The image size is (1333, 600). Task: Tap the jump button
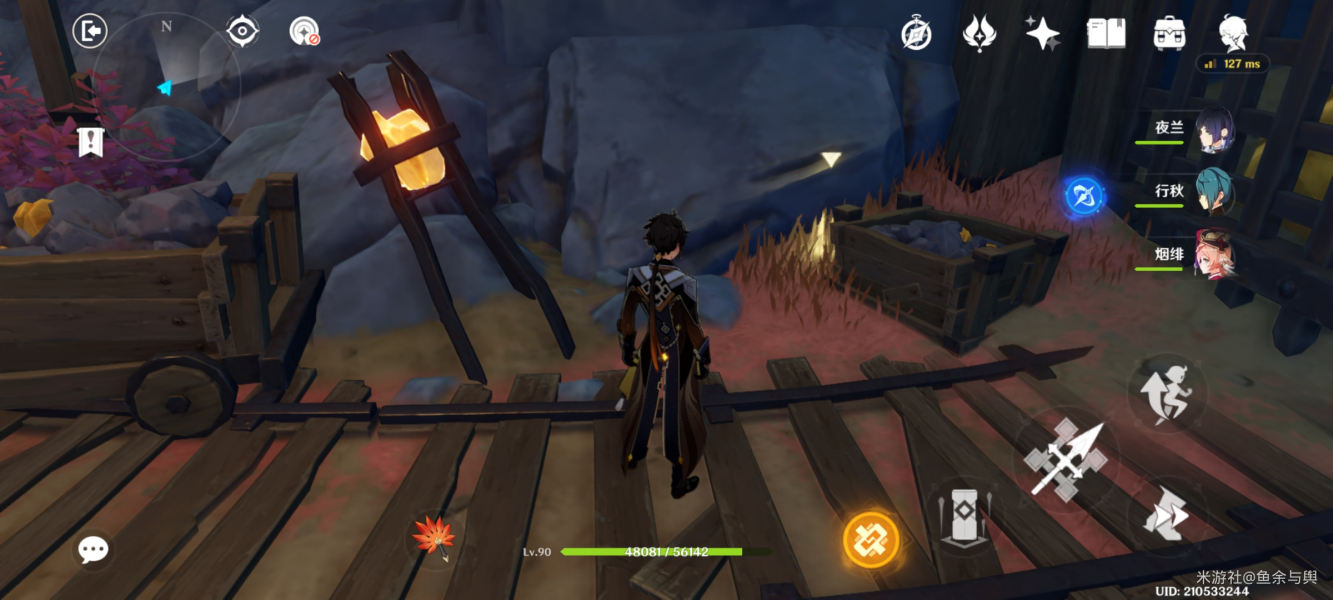pyautogui.click(x=1166, y=392)
